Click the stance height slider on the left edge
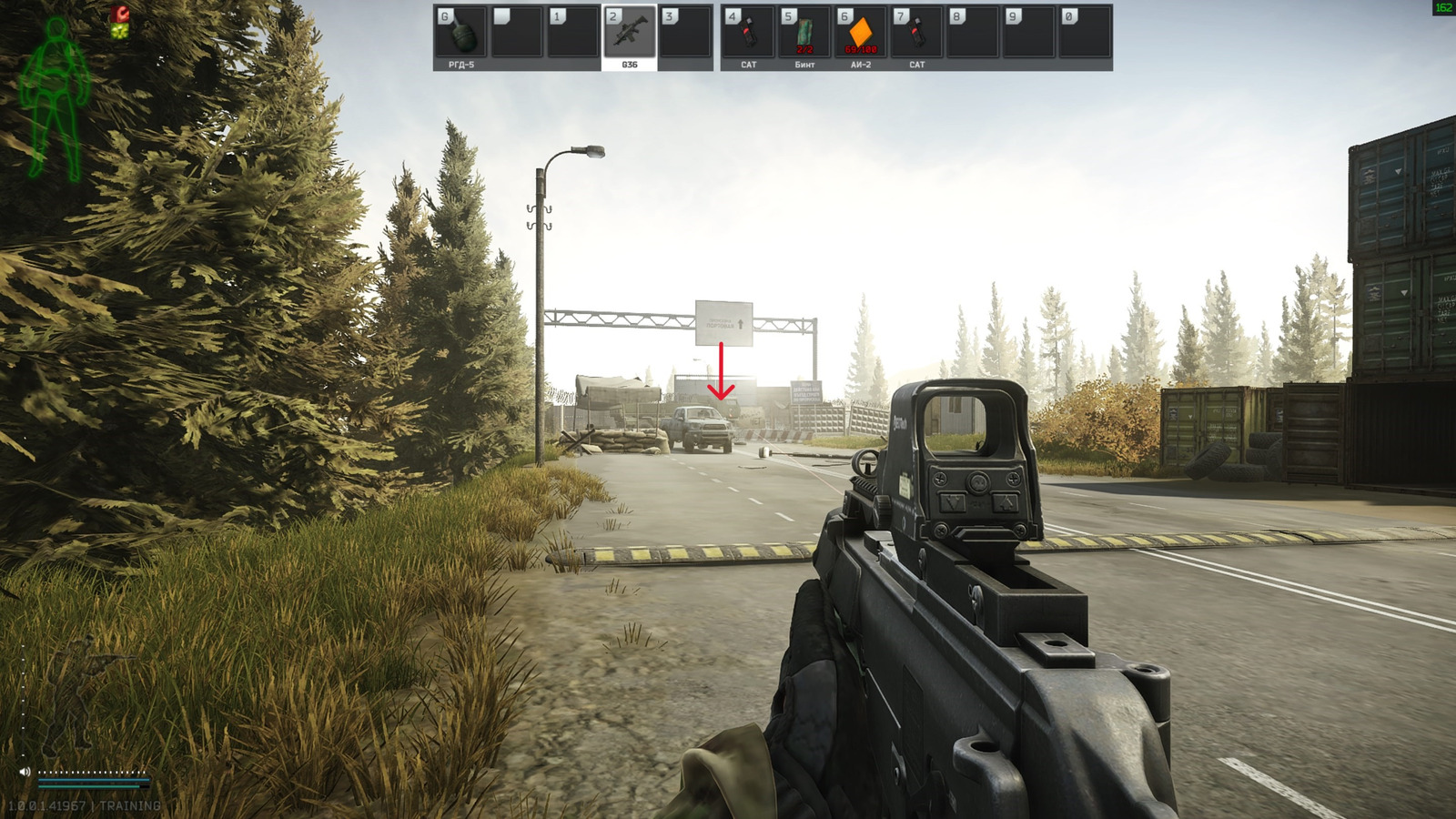Image resolution: width=1456 pixels, height=819 pixels. (x=24, y=701)
